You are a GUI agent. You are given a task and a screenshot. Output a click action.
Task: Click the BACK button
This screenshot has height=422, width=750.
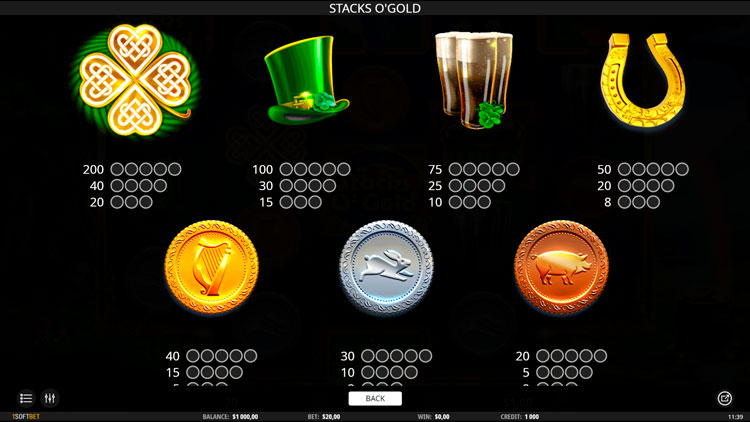point(375,398)
